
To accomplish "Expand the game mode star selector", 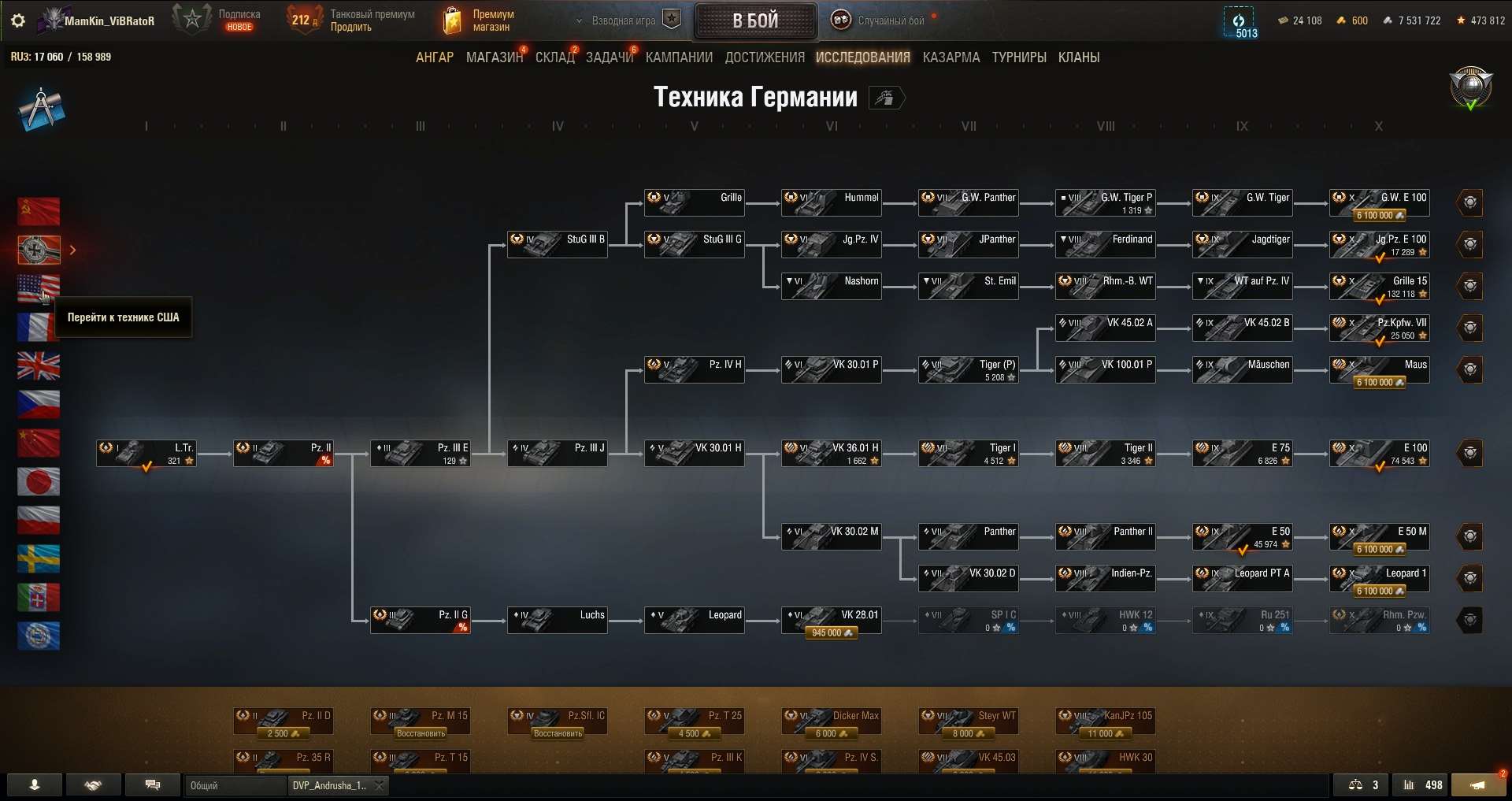I will point(671,19).
